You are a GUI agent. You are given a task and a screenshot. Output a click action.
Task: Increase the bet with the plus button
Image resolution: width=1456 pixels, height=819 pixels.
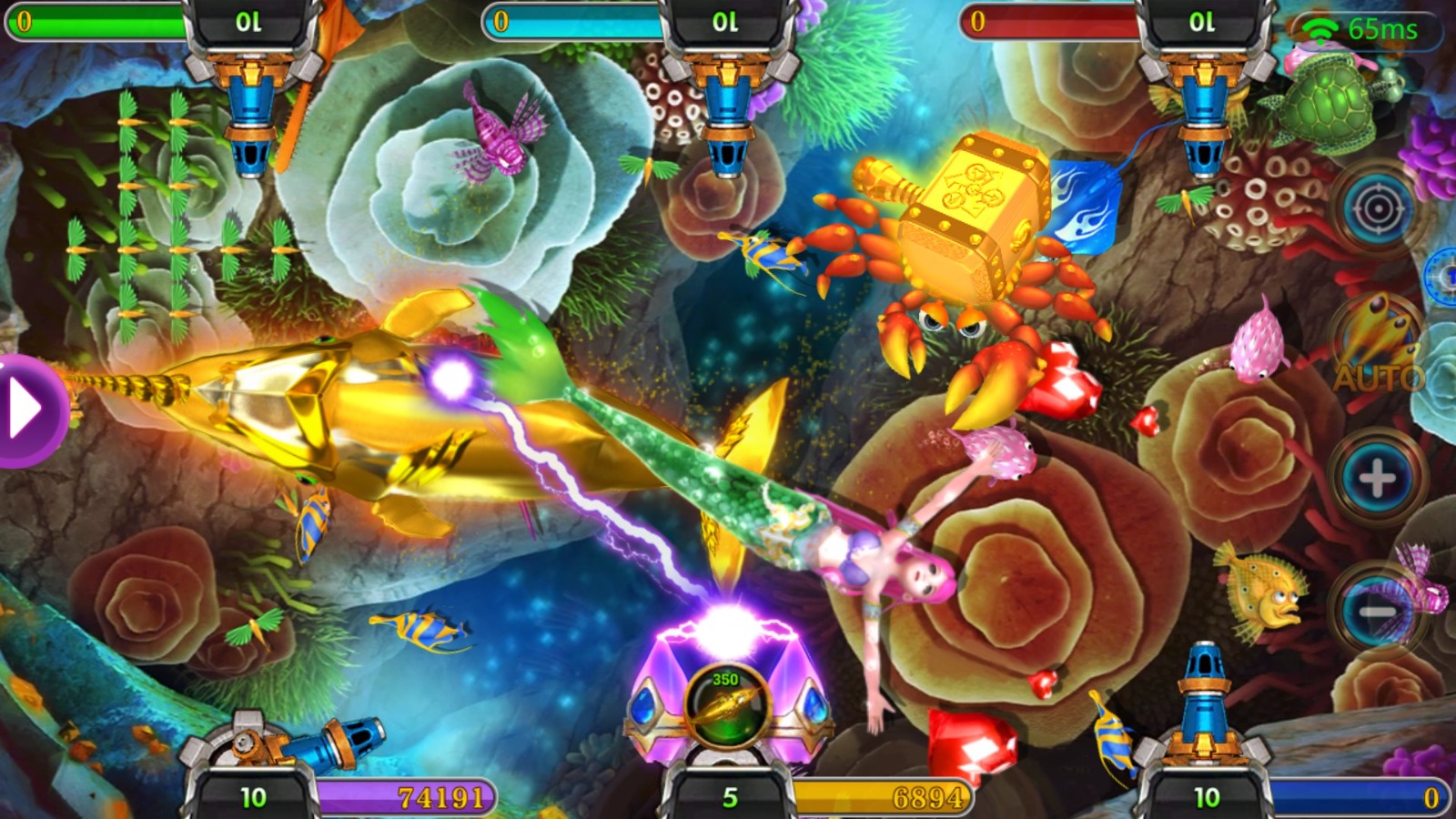click(1377, 477)
